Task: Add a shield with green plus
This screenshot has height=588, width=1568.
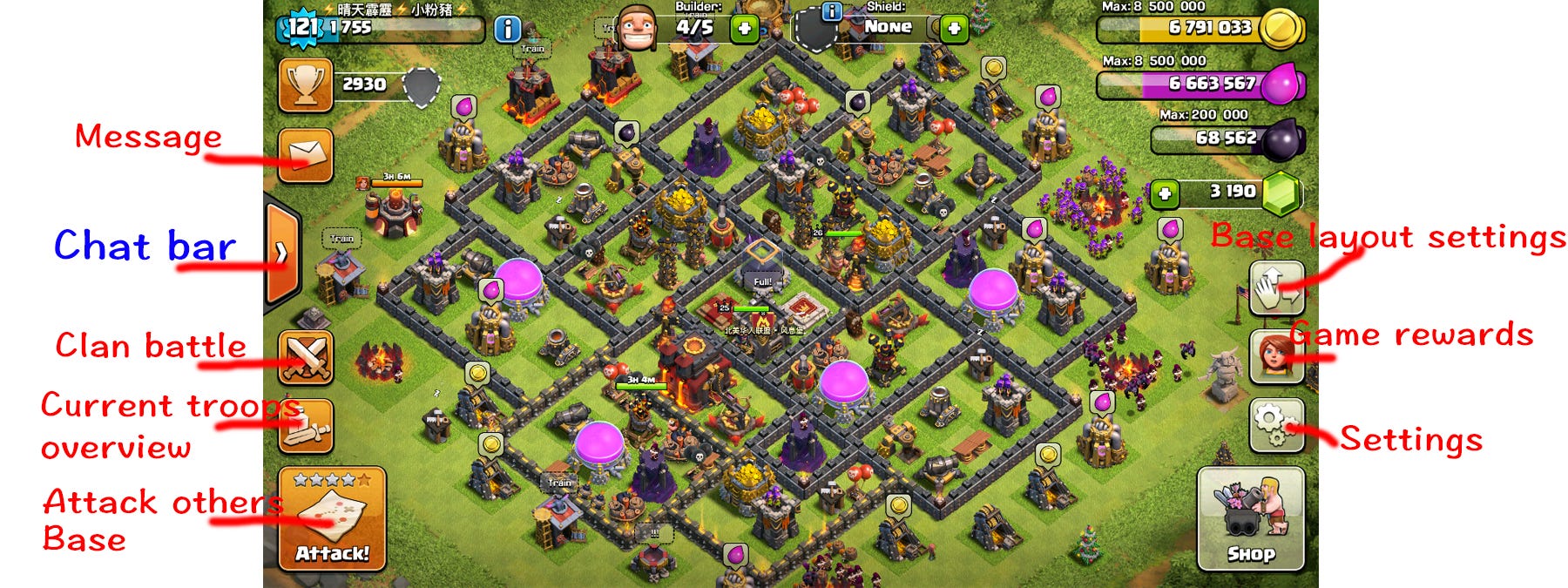Action: pyautogui.click(x=954, y=28)
